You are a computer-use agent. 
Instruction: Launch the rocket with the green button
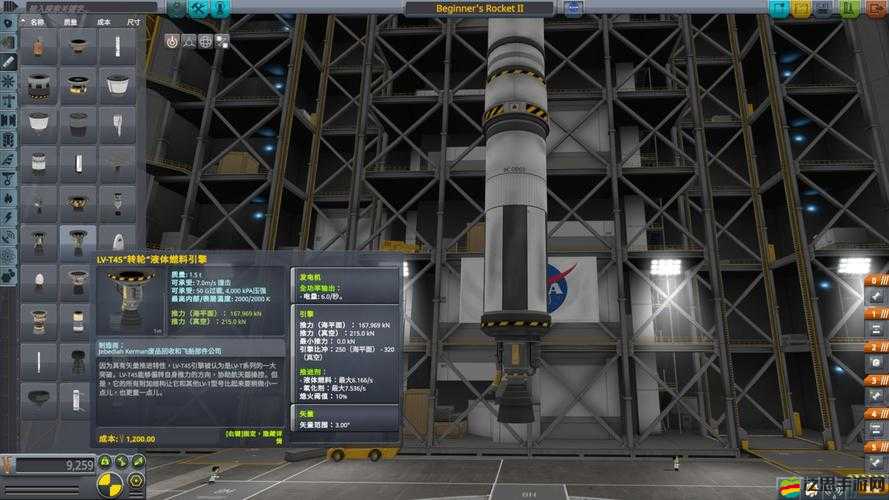(849, 9)
